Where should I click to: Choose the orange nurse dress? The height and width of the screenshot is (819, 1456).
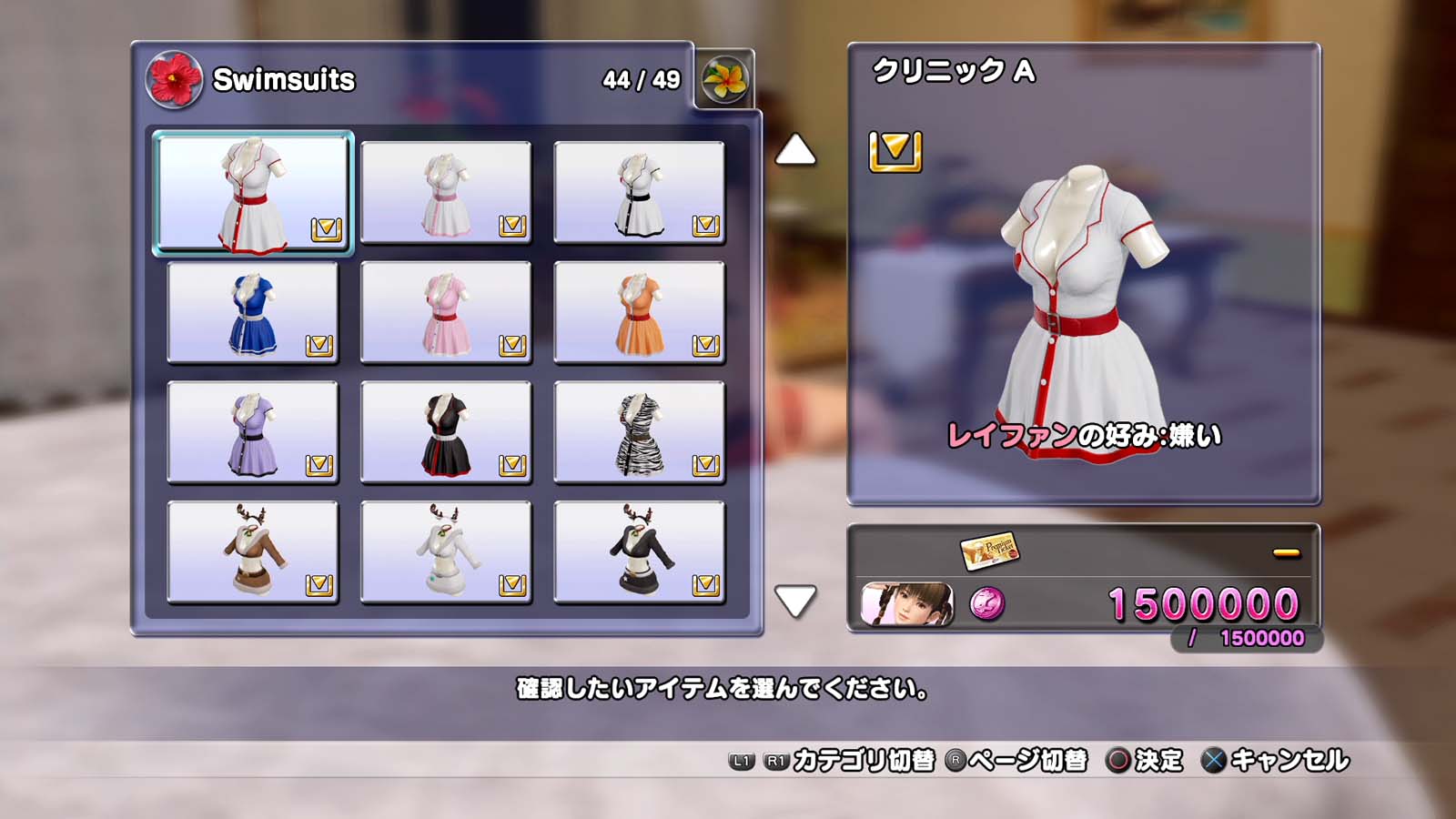[x=639, y=313]
